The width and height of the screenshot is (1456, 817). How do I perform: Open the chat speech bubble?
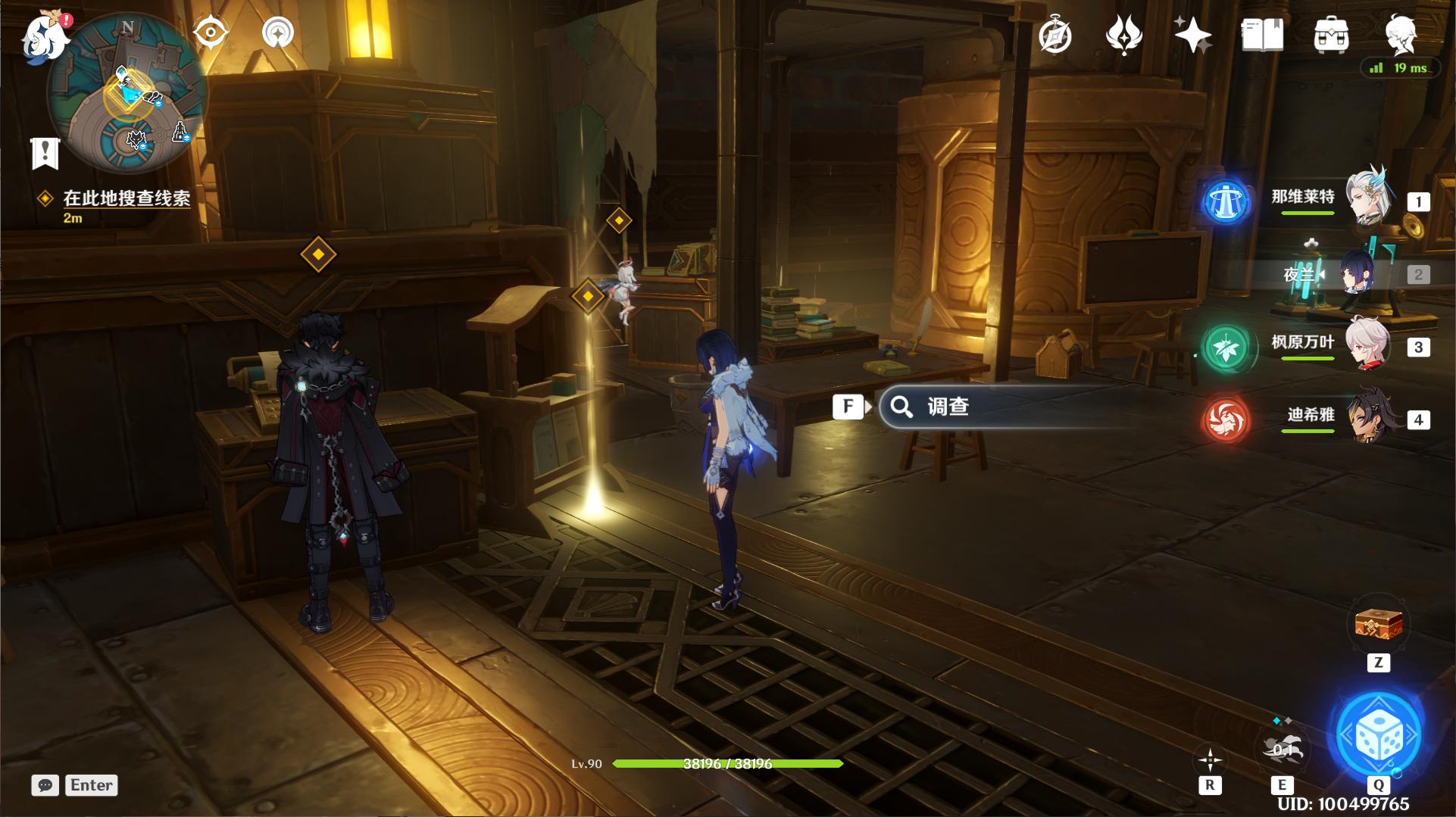pos(45,785)
